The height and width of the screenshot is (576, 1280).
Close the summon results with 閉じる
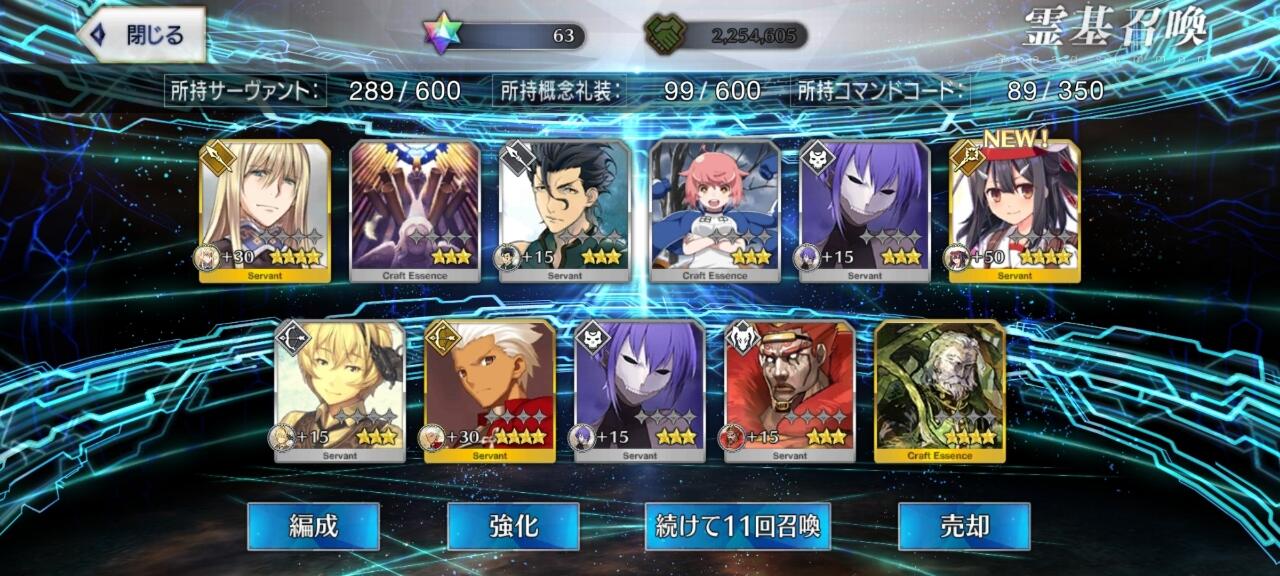click(141, 36)
